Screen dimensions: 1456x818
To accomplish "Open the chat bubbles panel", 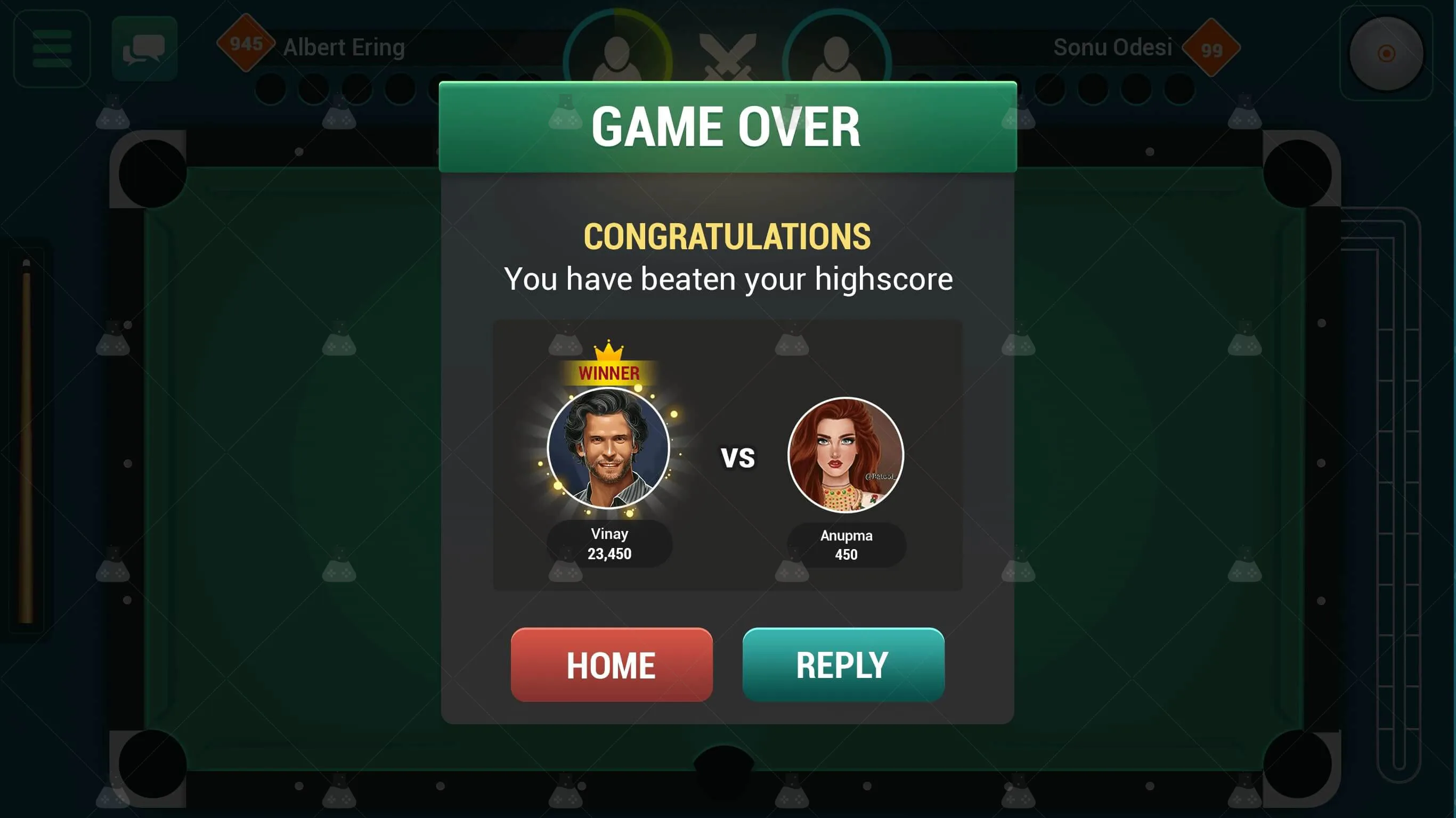I will 145,48.
